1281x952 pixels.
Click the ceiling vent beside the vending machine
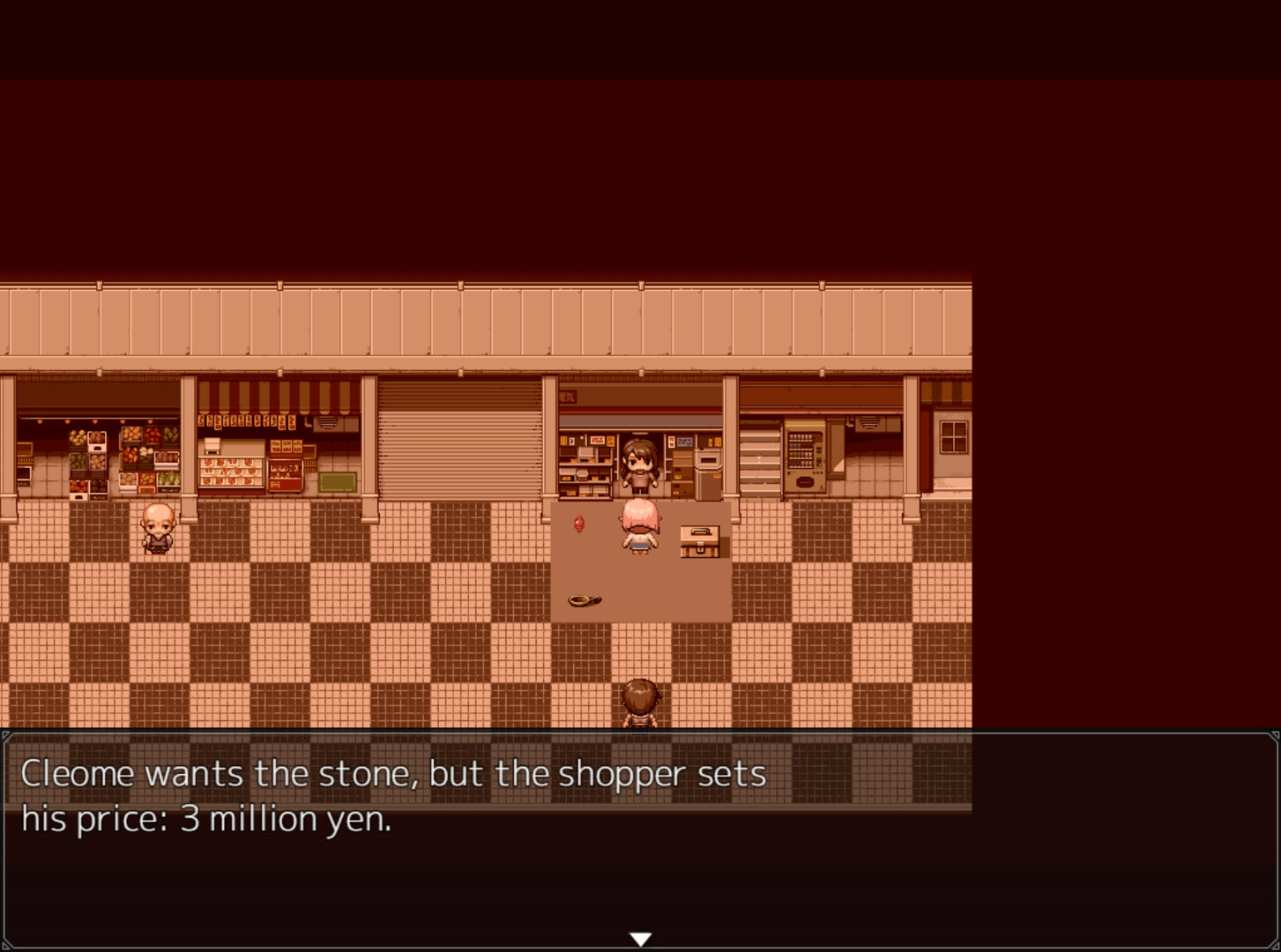(869, 423)
